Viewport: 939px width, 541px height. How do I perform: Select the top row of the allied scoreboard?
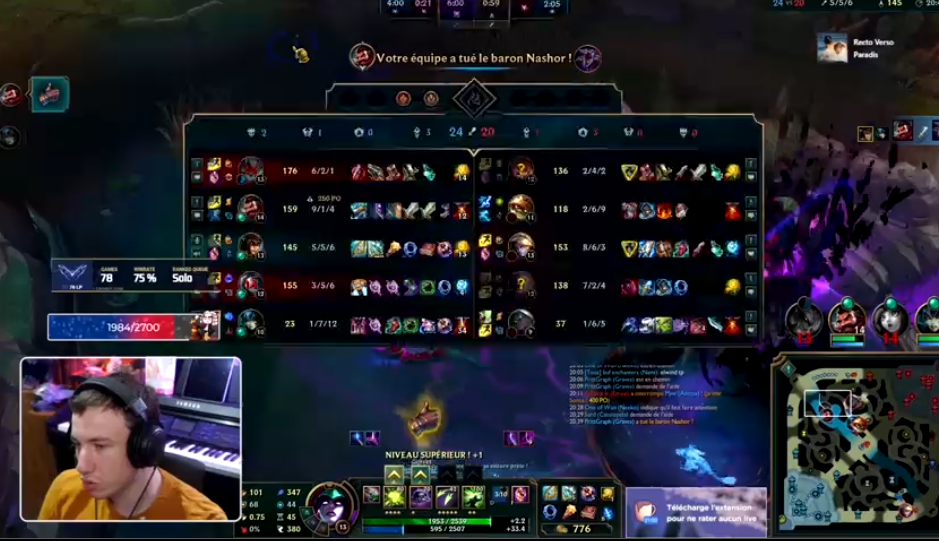tap(330, 172)
